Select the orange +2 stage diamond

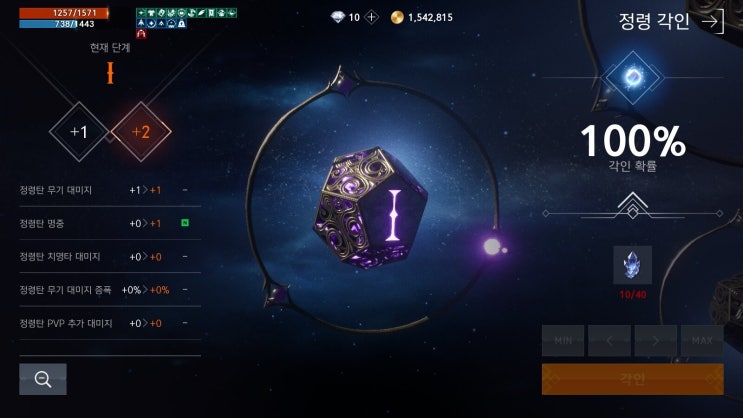pyautogui.click(x=141, y=132)
